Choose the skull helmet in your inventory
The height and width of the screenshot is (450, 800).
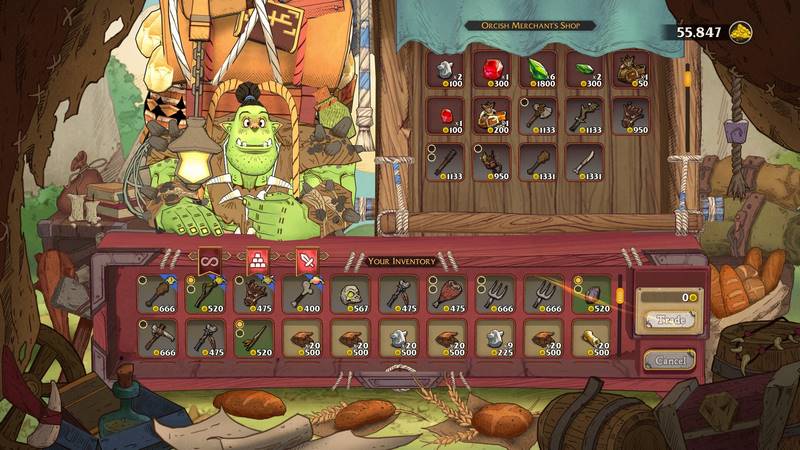[x=352, y=295]
